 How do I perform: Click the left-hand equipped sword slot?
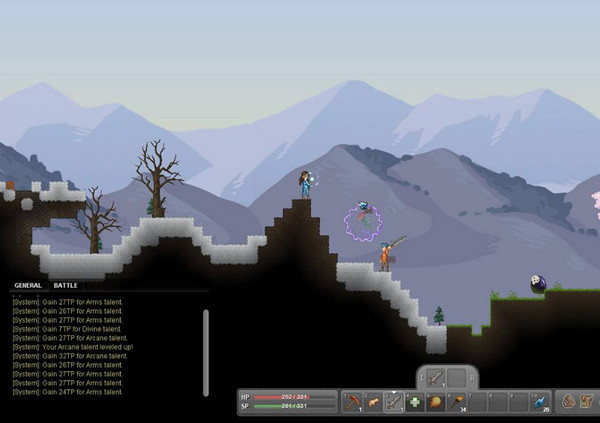434,377
